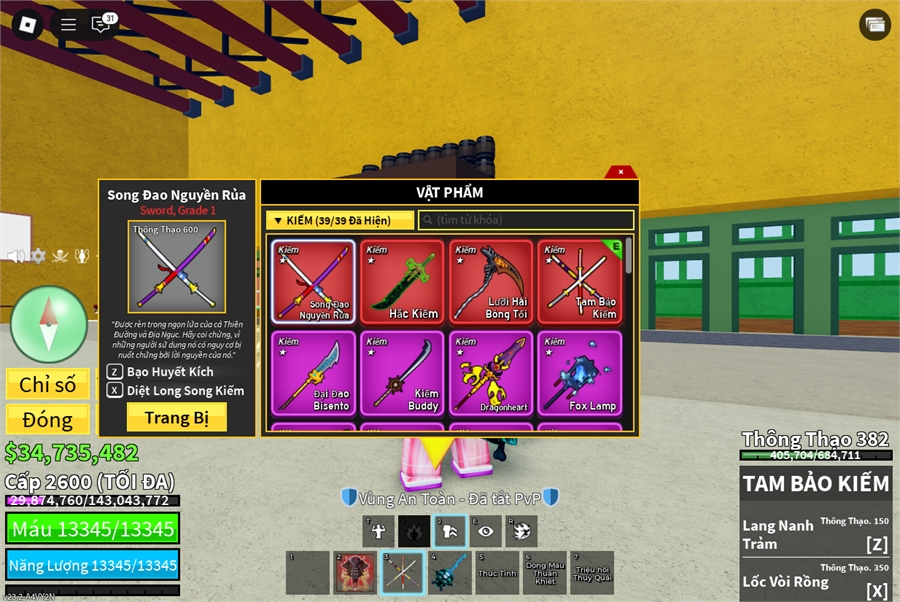The image size is (900, 602).
Task: Select the Hắc Kiếm item
Action: 402,282
